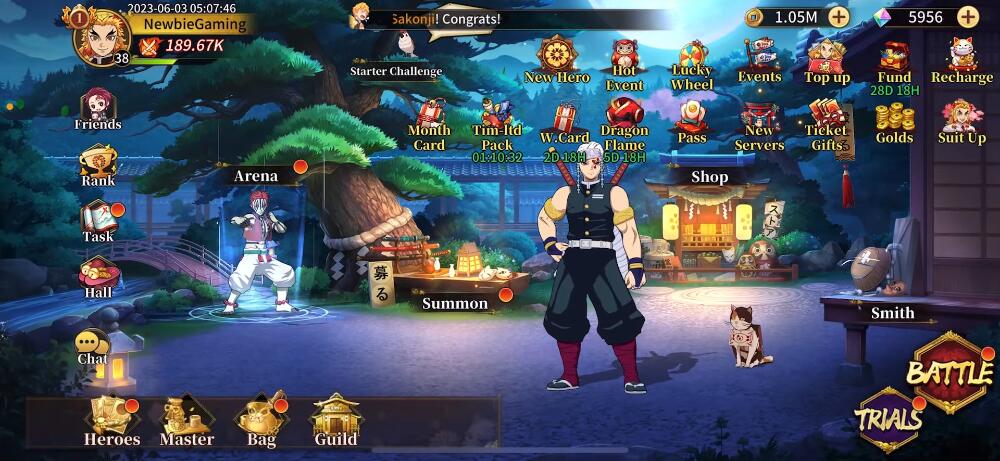Open the New Hero event
Viewport: 1000px width, 461px height.
pyautogui.click(x=557, y=60)
